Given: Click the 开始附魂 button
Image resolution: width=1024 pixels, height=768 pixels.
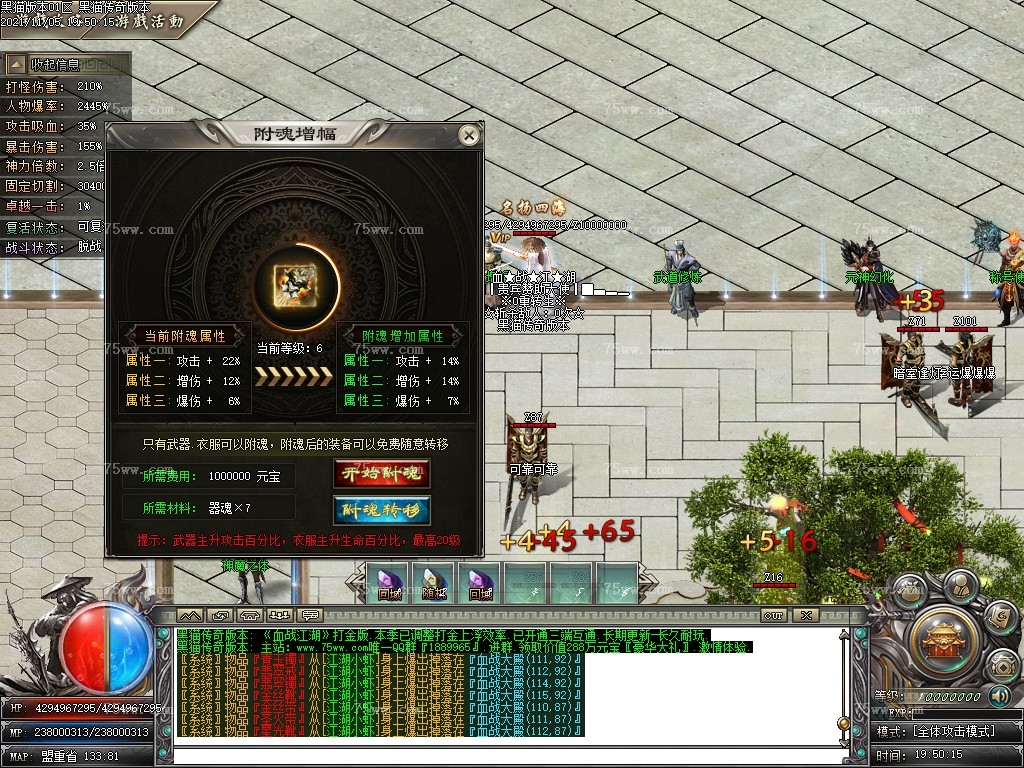Looking at the screenshot, I should coord(382,474).
